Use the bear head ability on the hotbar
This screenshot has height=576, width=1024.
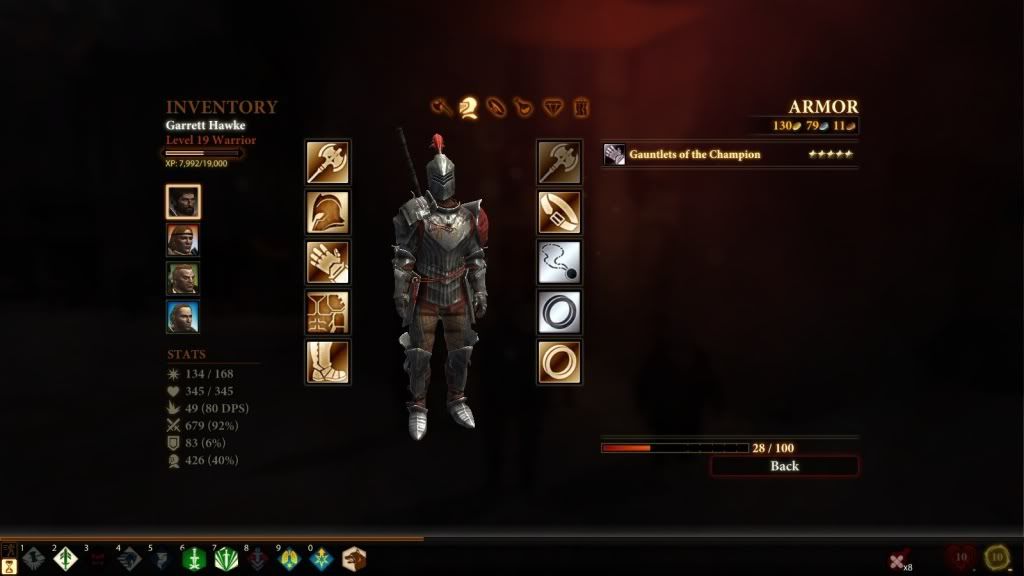pyautogui.click(x=353, y=559)
